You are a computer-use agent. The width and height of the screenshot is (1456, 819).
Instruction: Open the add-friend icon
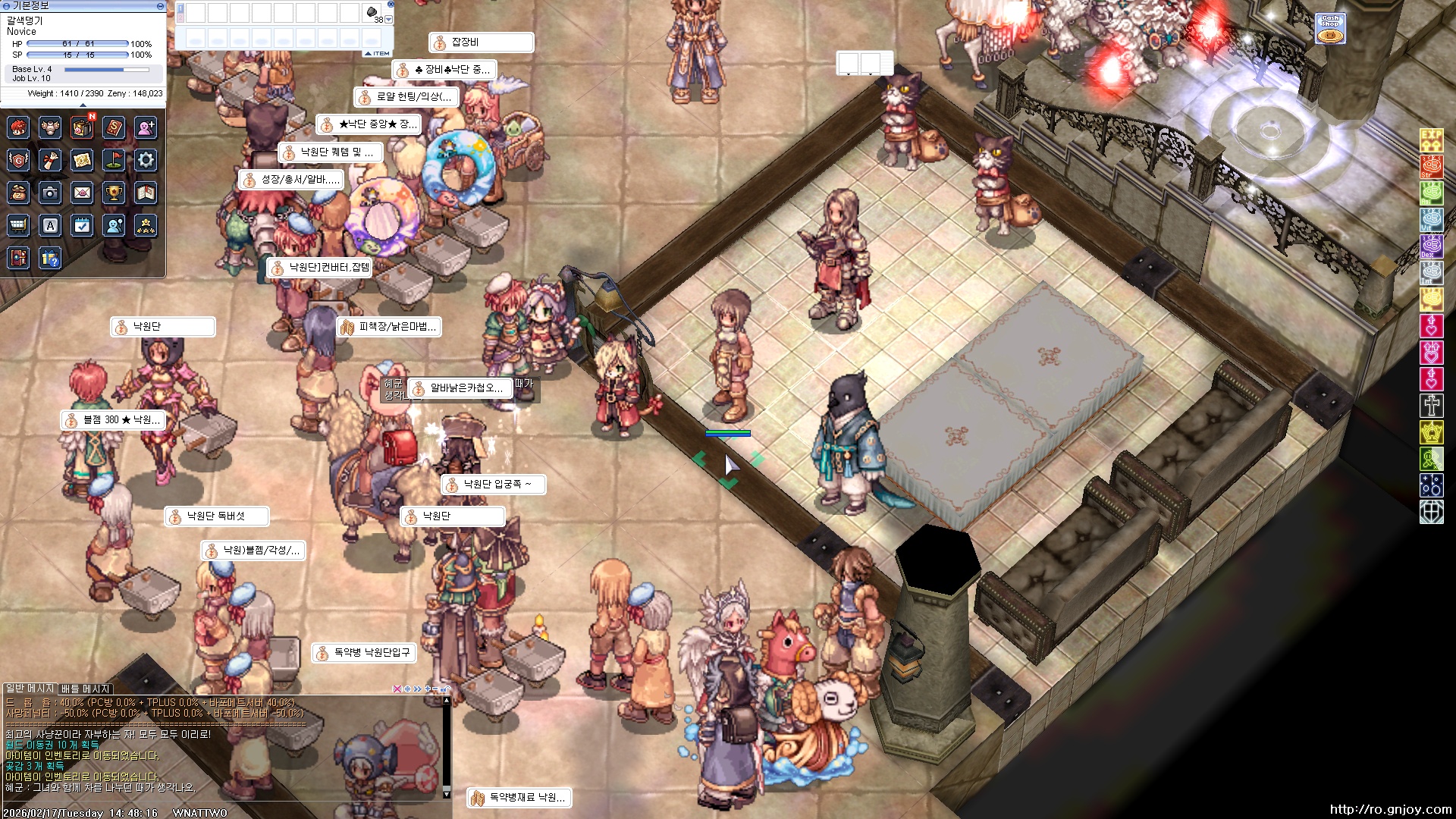point(146,127)
